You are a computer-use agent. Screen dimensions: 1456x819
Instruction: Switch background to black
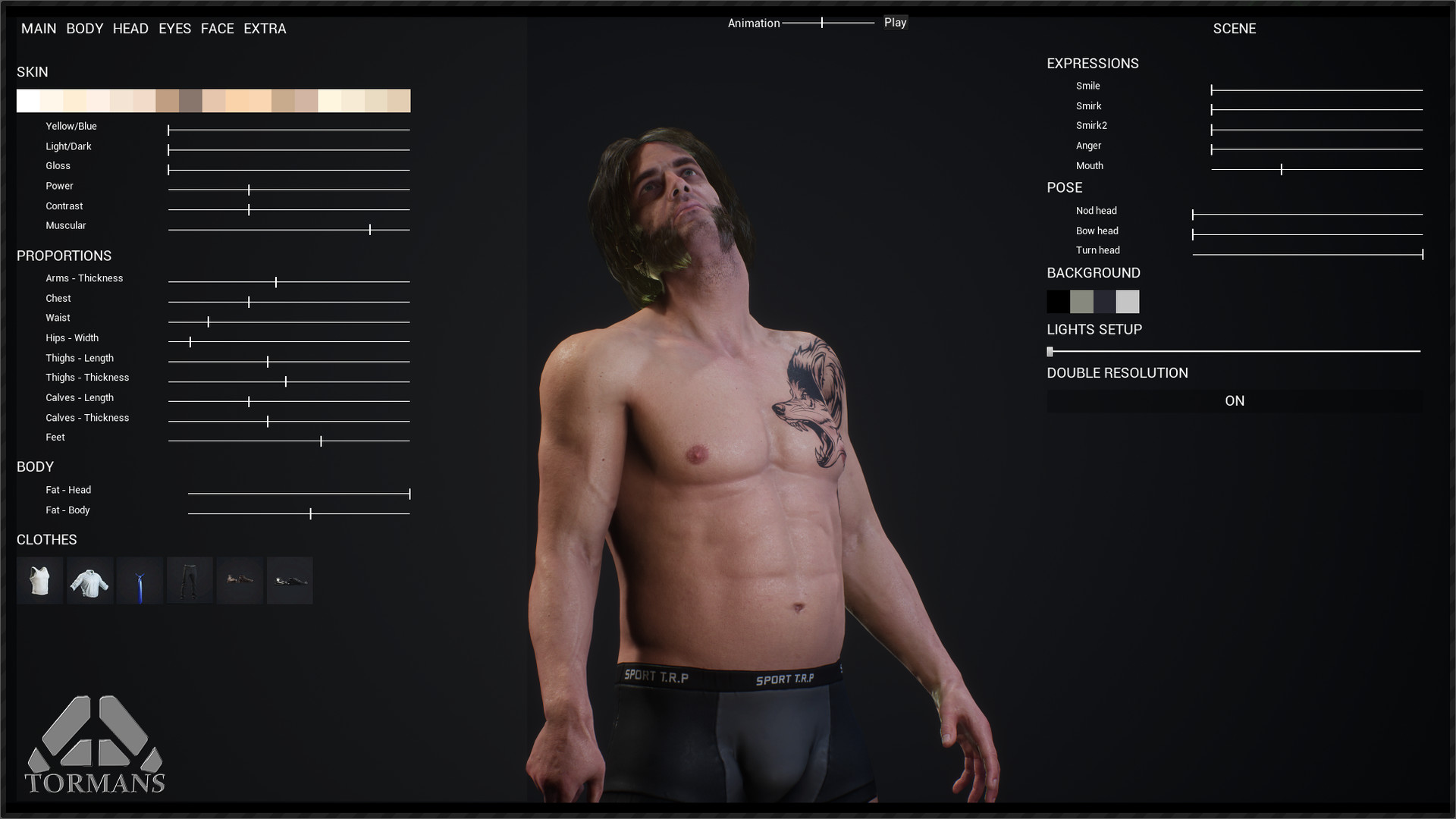[x=1057, y=302]
